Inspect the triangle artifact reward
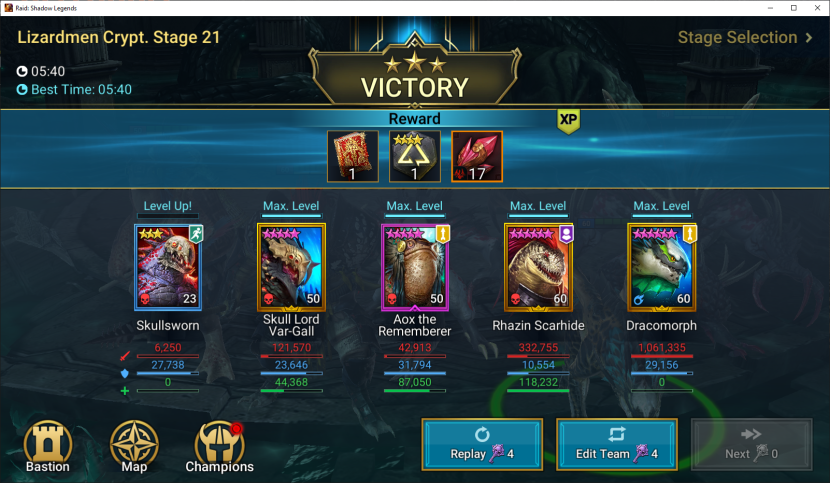This screenshot has height=483, width=830. (415, 157)
